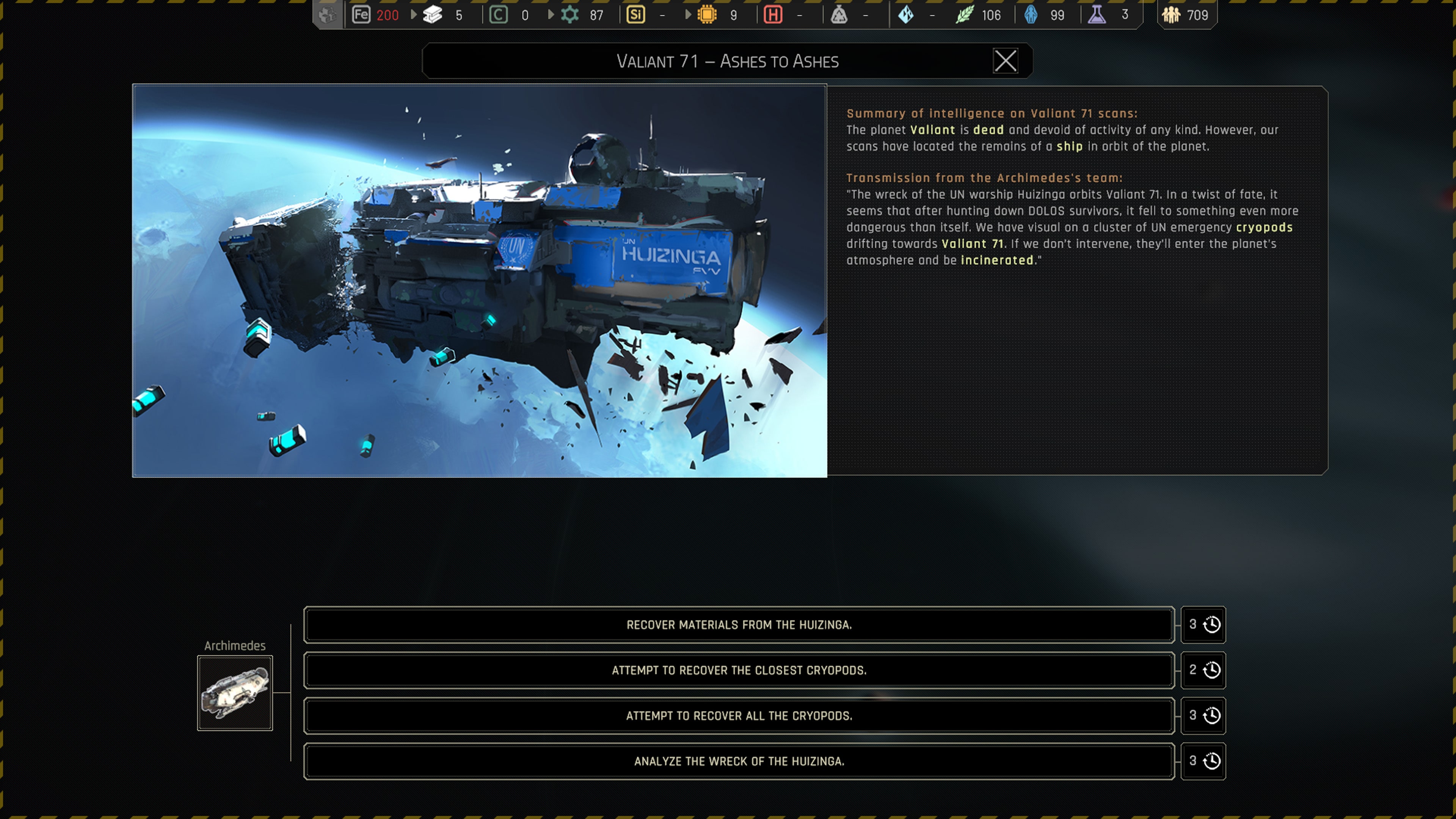Select the waste bag icon
The height and width of the screenshot is (819, 1456).
click(839, 15)
